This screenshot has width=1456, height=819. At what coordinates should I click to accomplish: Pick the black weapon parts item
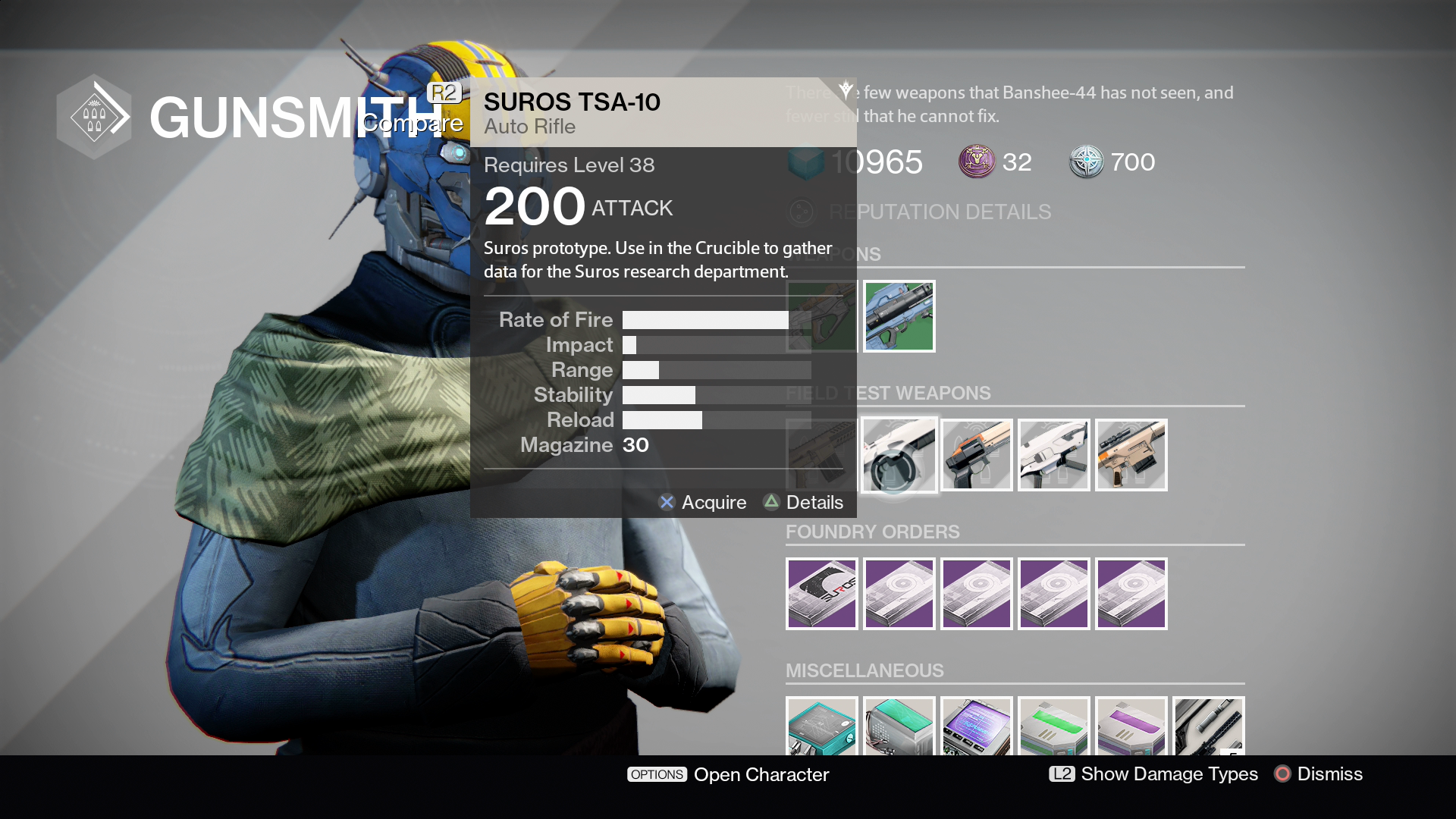coord(1208,726)
